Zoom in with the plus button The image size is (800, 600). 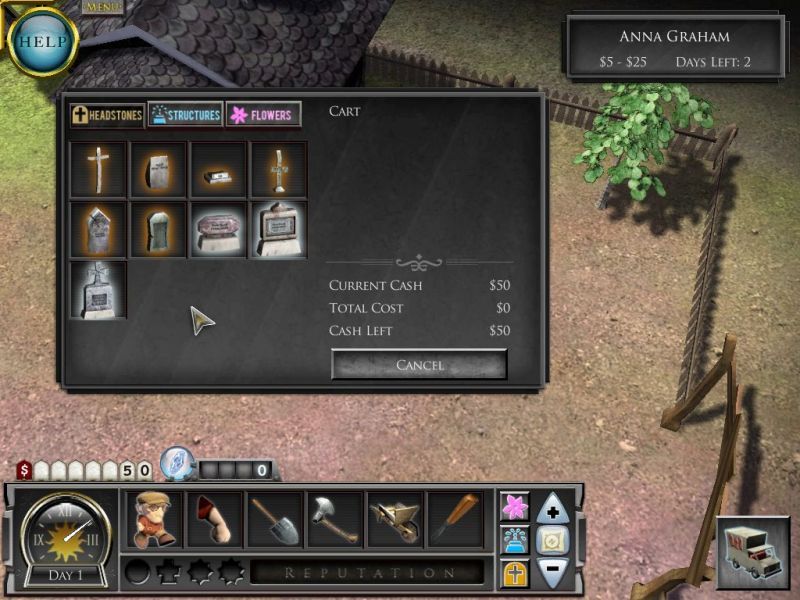click(553, 510)
